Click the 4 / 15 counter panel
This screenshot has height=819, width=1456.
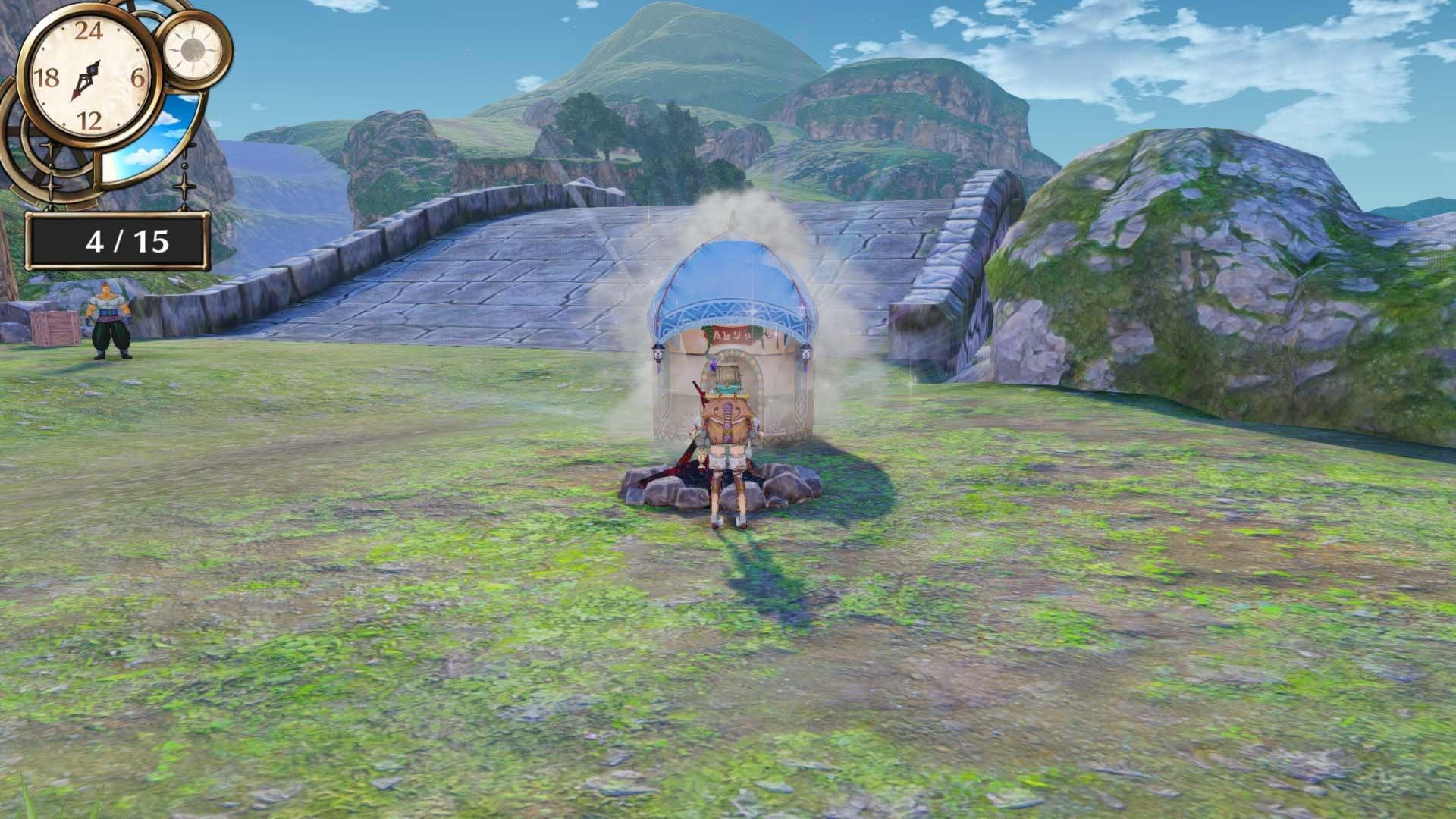(x=118, y=238)
